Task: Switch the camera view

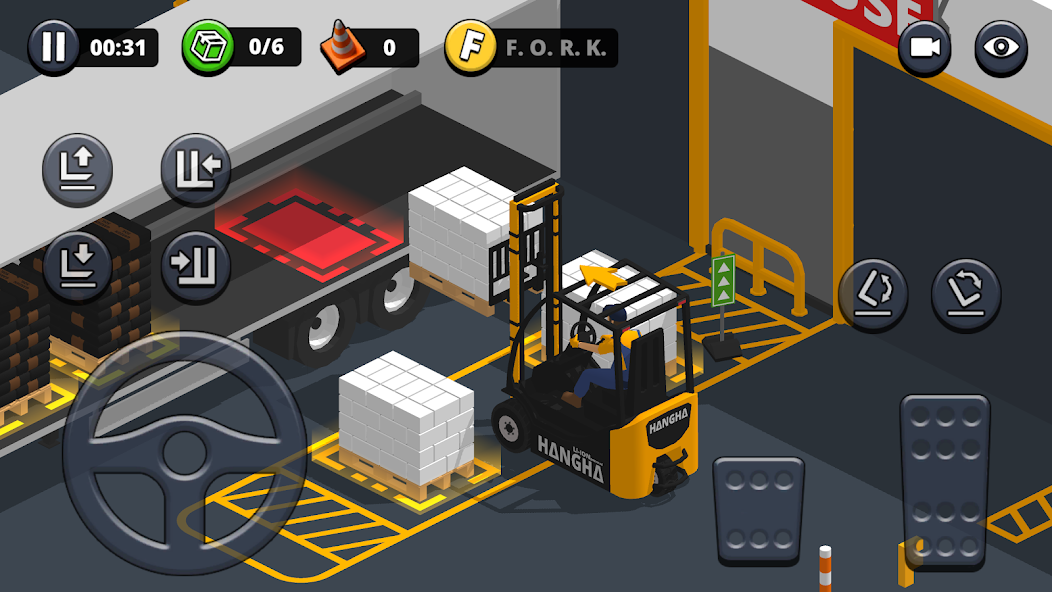Action: coord(925,48)
